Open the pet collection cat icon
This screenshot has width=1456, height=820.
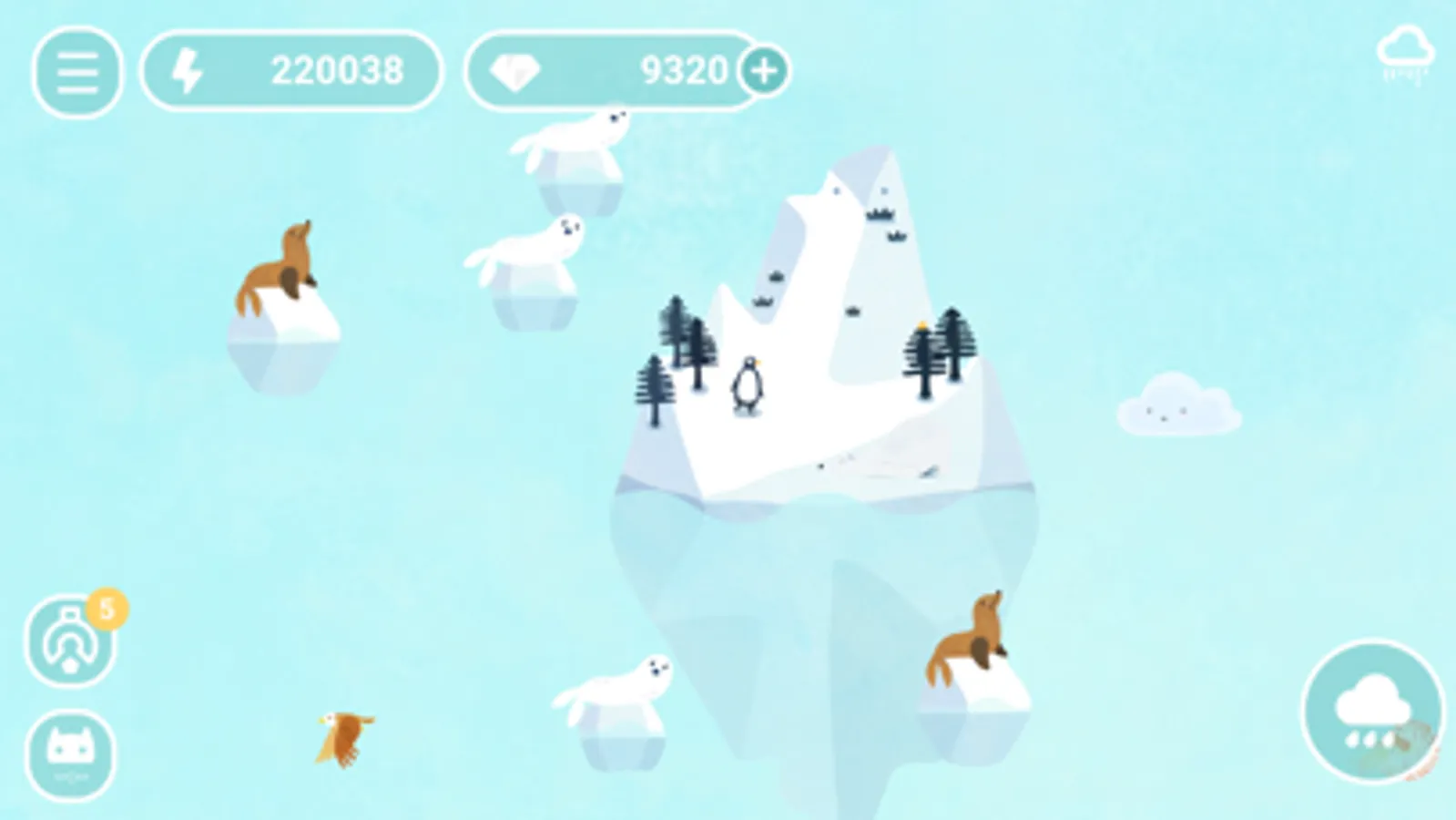pos(73,752)
